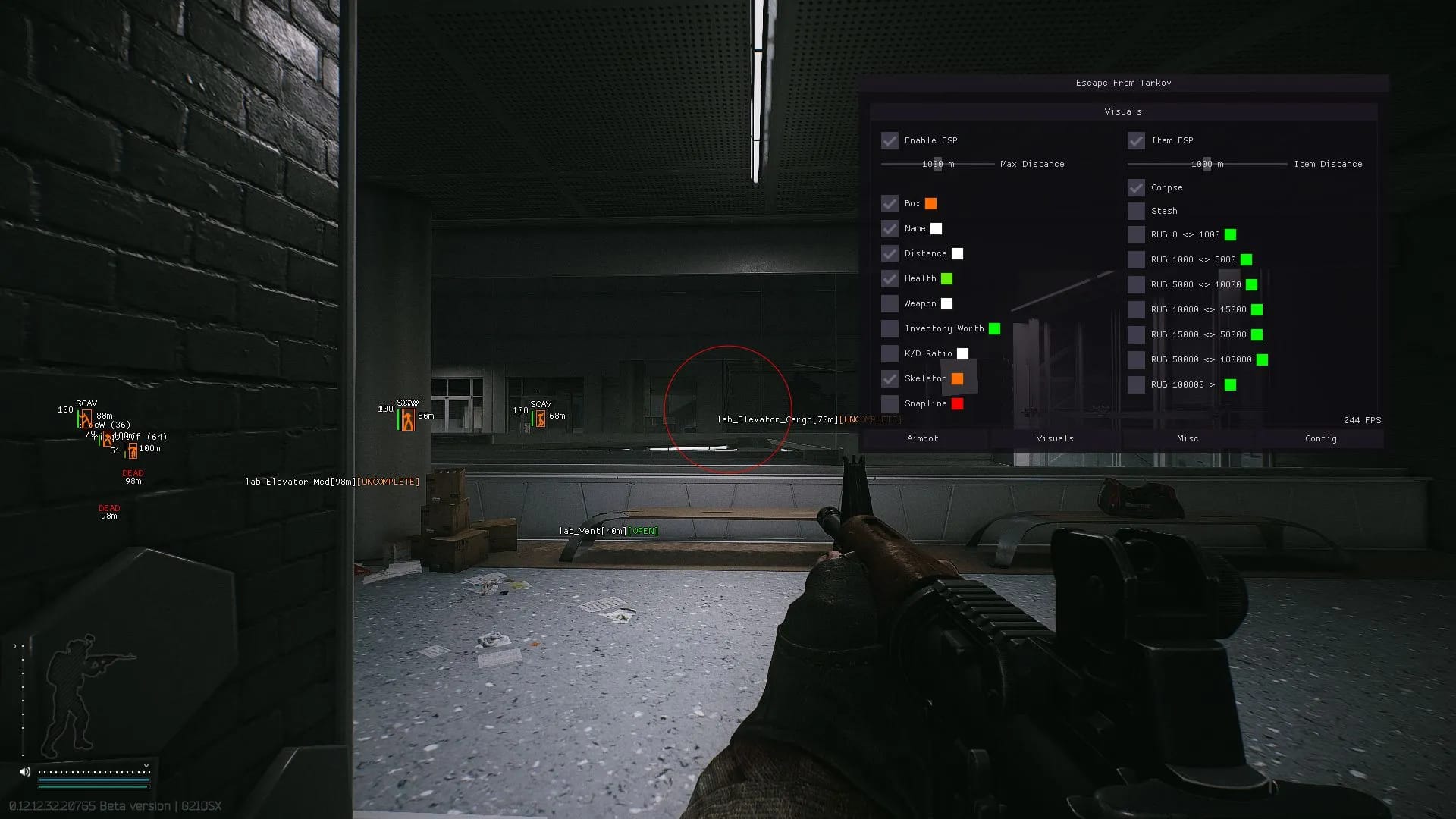Pick the green Health color swatch
Viewport: 1456px width, 819px height.
[946, 278]
